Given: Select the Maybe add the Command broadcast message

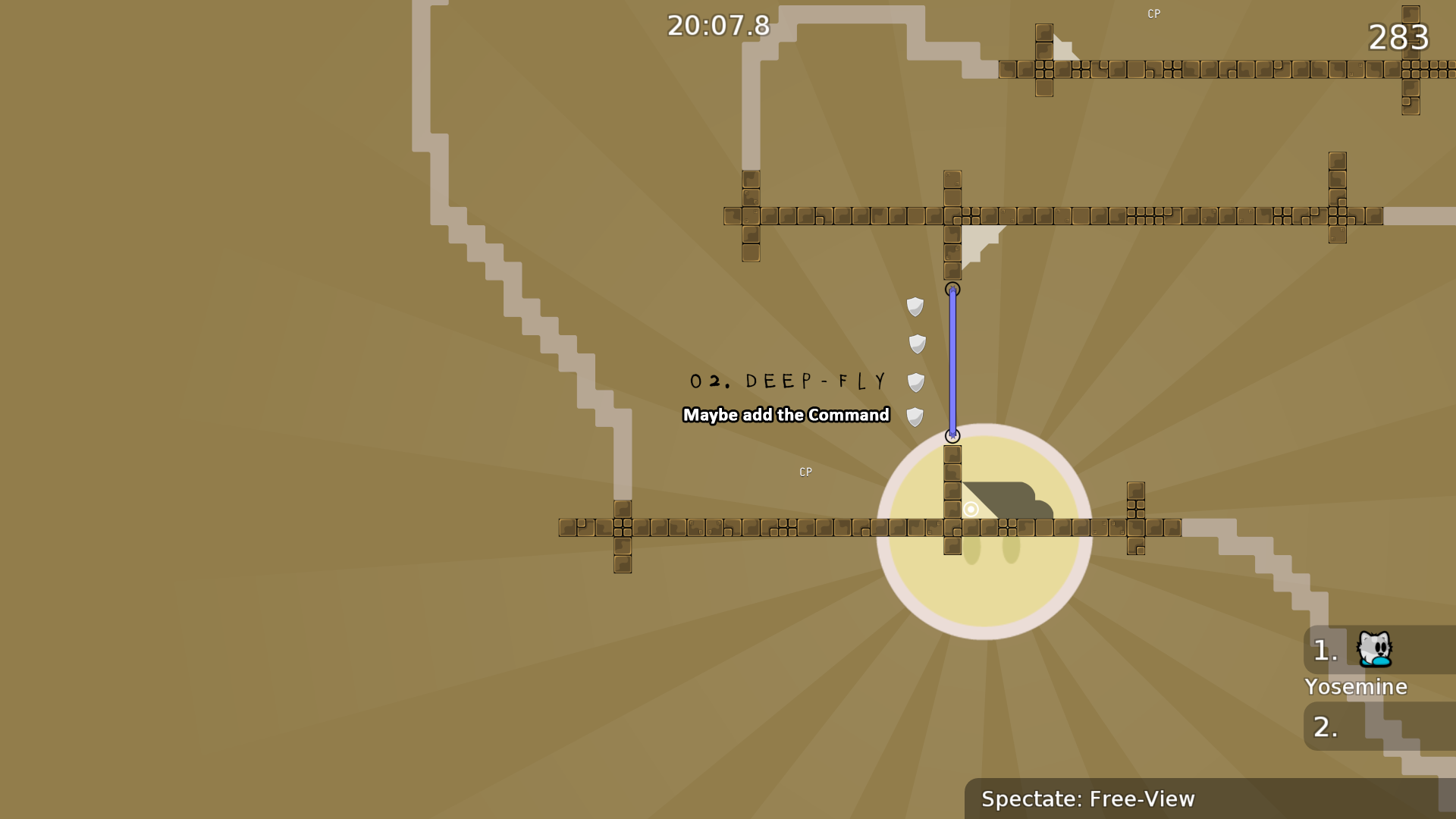Looking at the screenshot, I should (786, 416).
